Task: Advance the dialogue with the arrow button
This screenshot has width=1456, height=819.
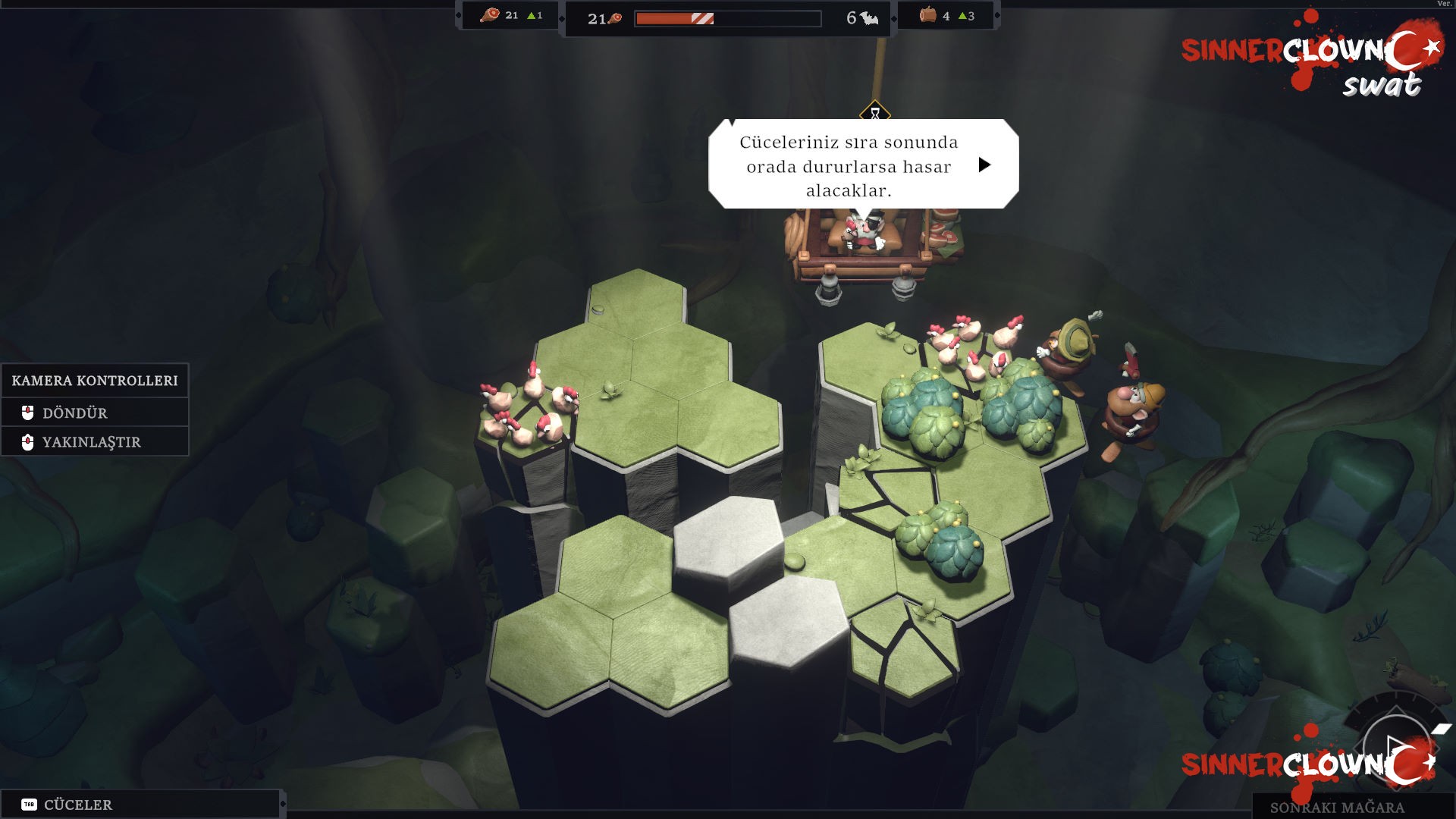Action: click(984, 165)
